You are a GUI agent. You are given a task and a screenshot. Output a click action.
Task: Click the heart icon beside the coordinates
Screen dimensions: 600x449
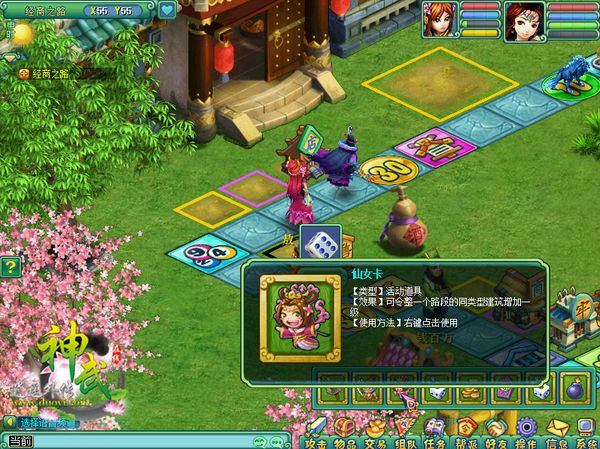tap(166, 10)
